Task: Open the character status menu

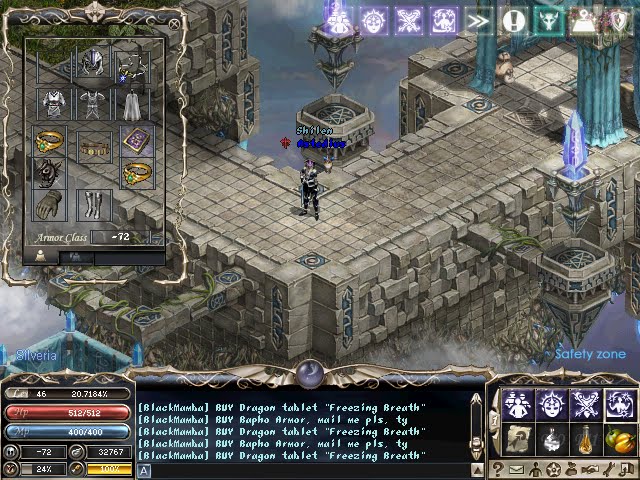Action: tap(536, 468)
